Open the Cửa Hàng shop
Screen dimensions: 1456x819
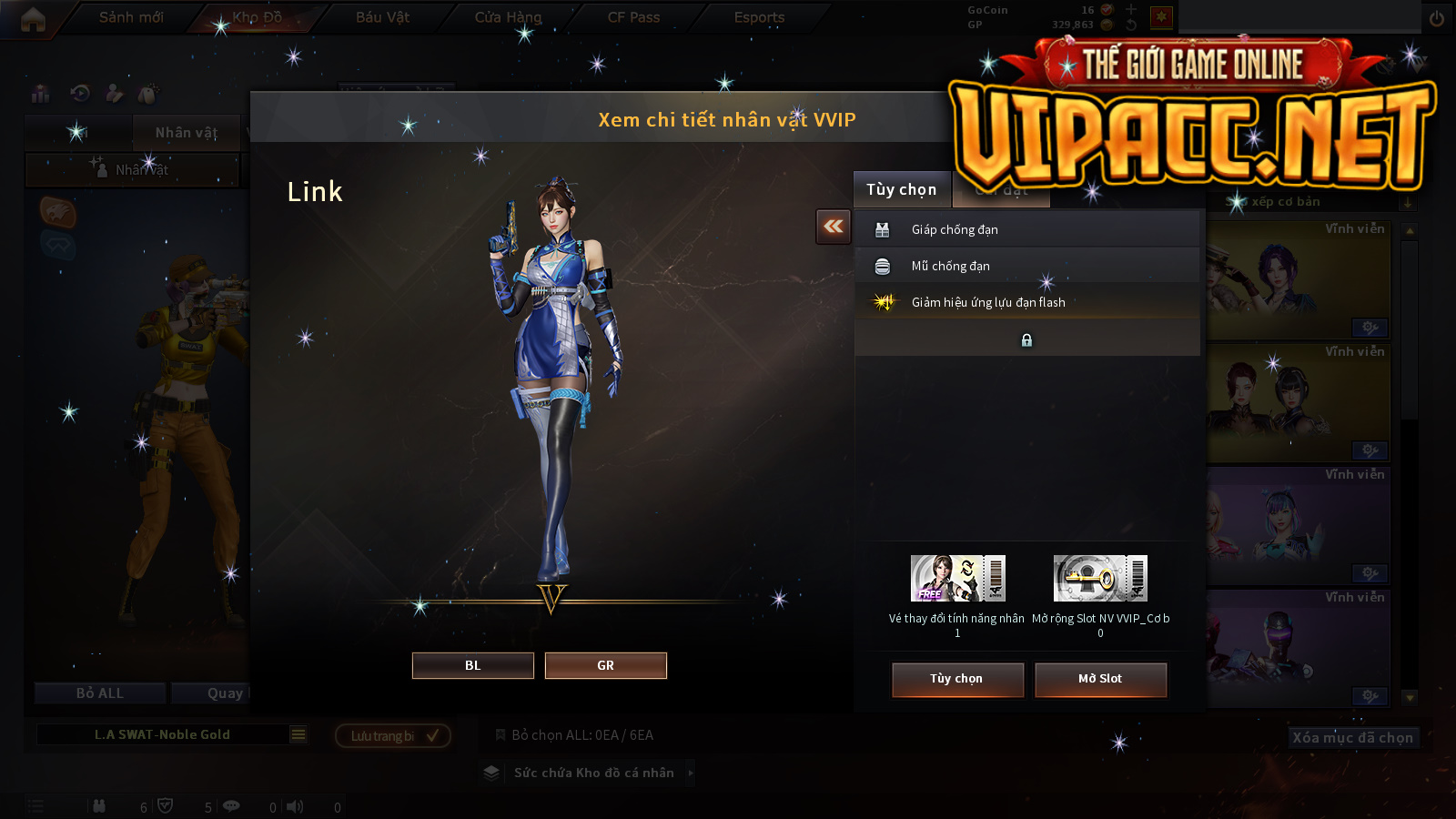pyautogui.click(x=508, y=17)
